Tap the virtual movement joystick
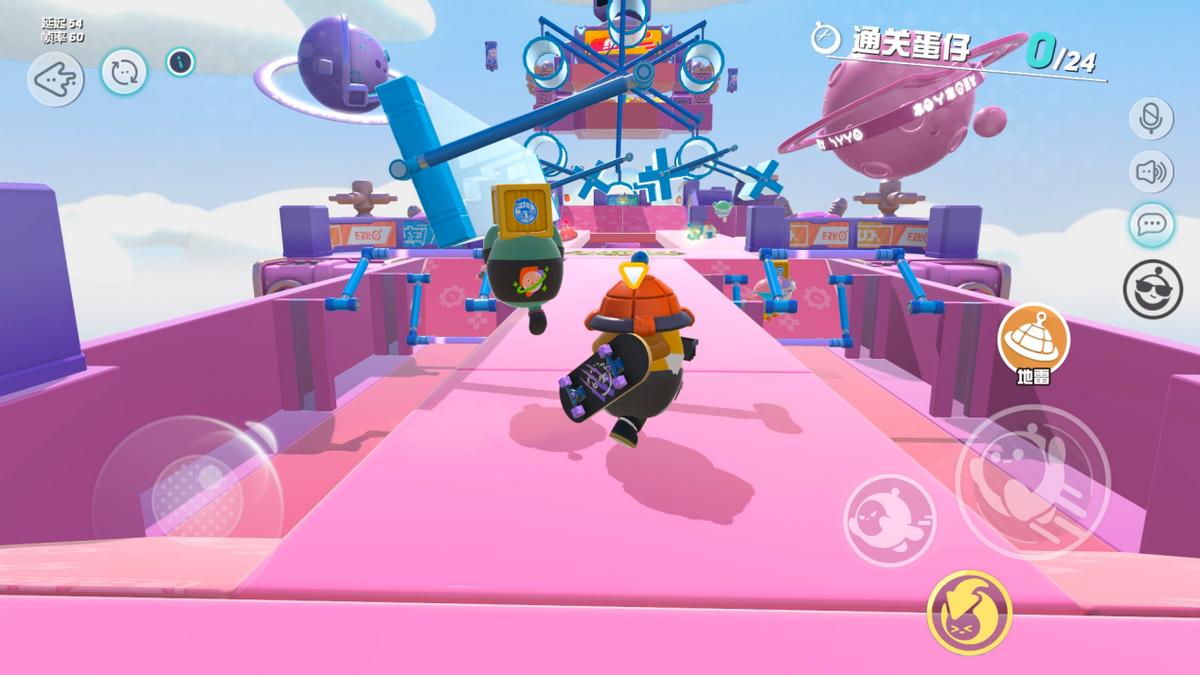The width and height of the screenshot is (1200, 675). point(186,481)
